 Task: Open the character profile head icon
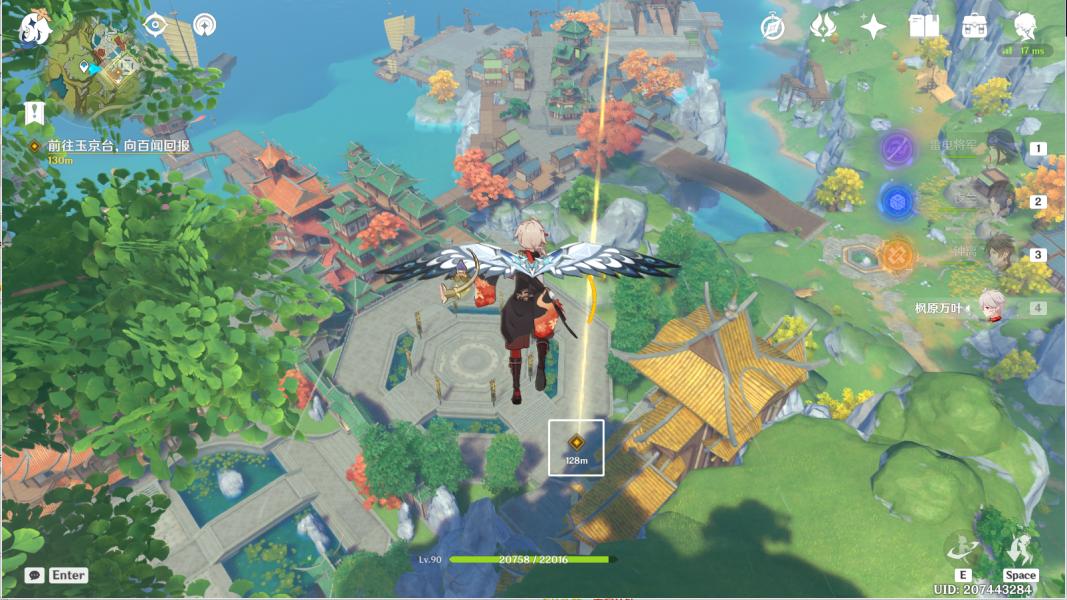pos(1025,27)
